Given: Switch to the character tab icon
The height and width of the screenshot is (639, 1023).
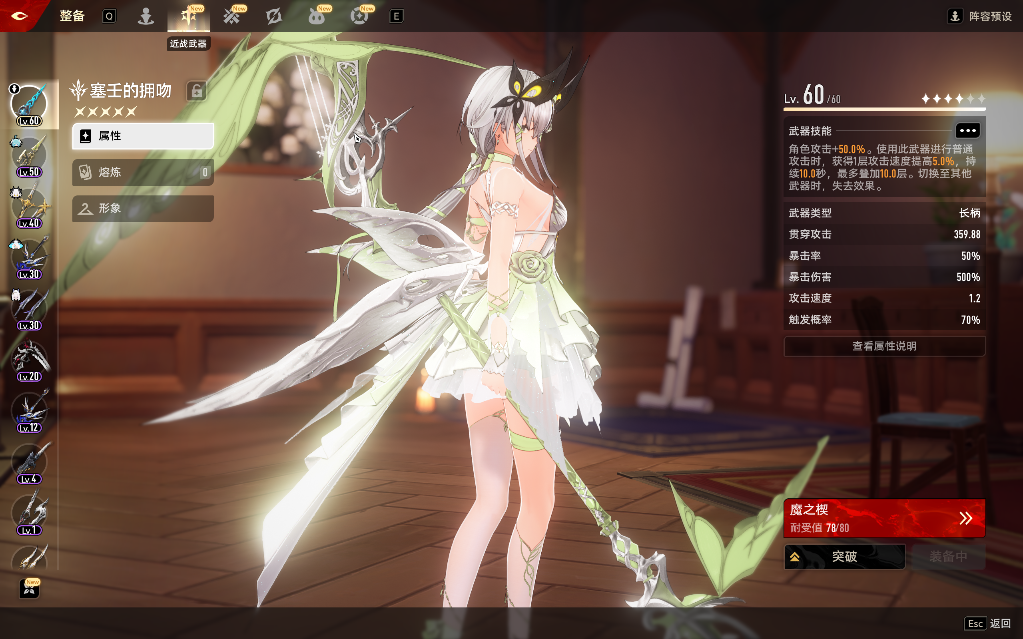Looking at the screenshot, I should click(146, 16).
